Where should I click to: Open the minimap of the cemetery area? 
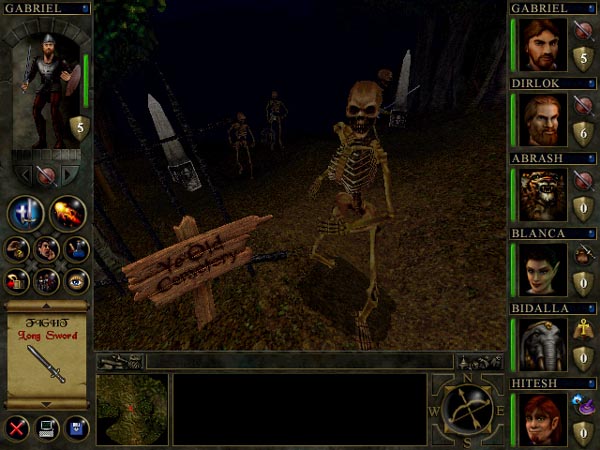coord(131,410)
